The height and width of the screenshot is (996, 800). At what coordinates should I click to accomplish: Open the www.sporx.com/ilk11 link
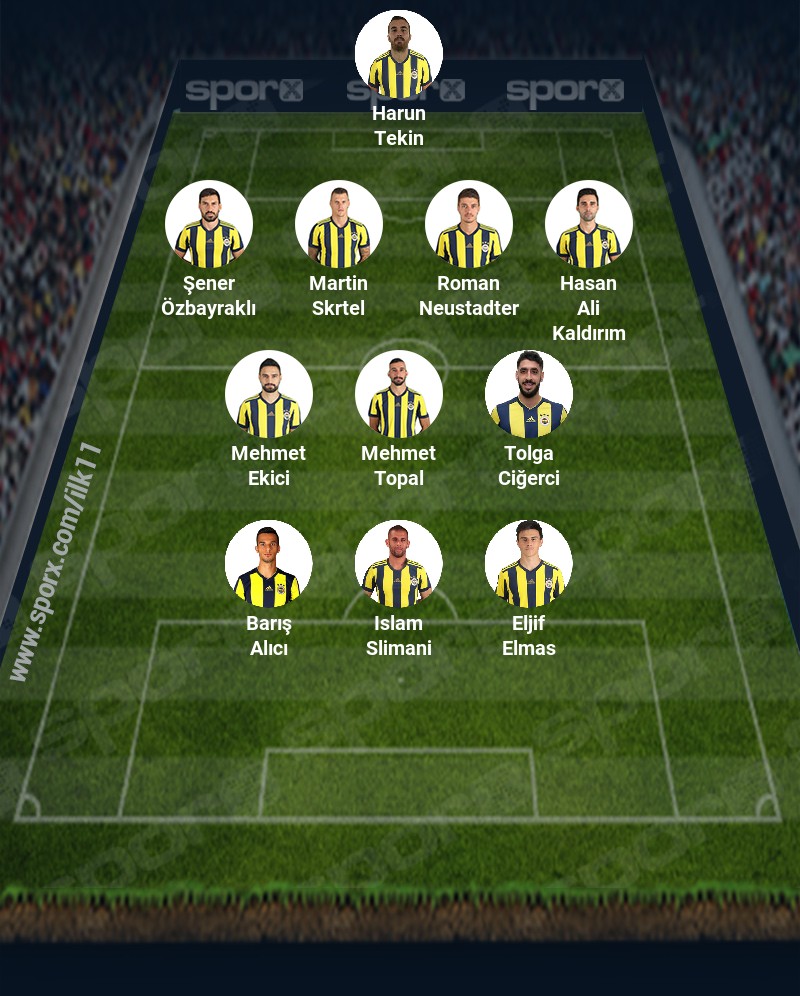(x=55, y=562)
